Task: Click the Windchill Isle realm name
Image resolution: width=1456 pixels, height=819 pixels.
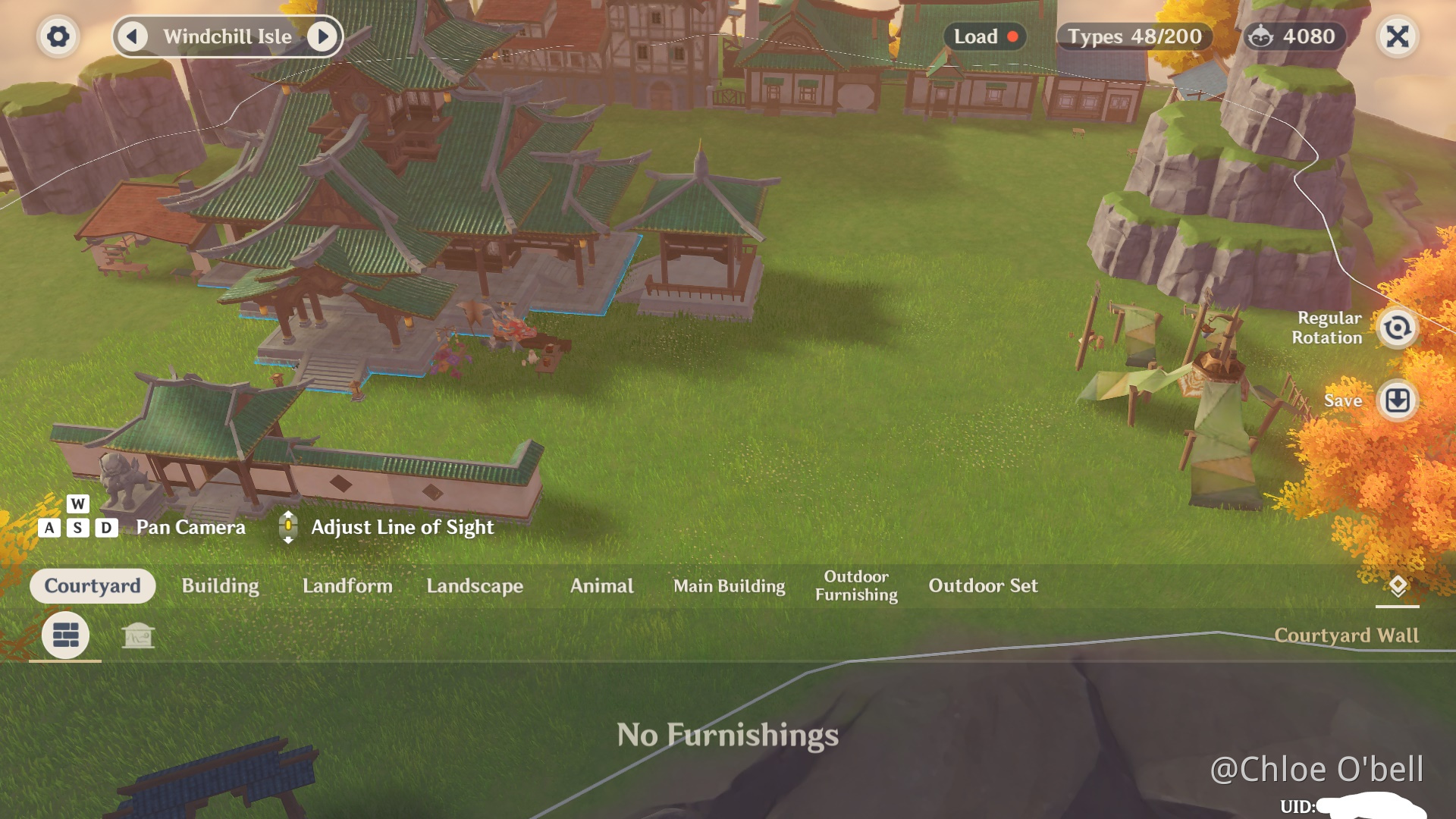Action: [227, 36]
